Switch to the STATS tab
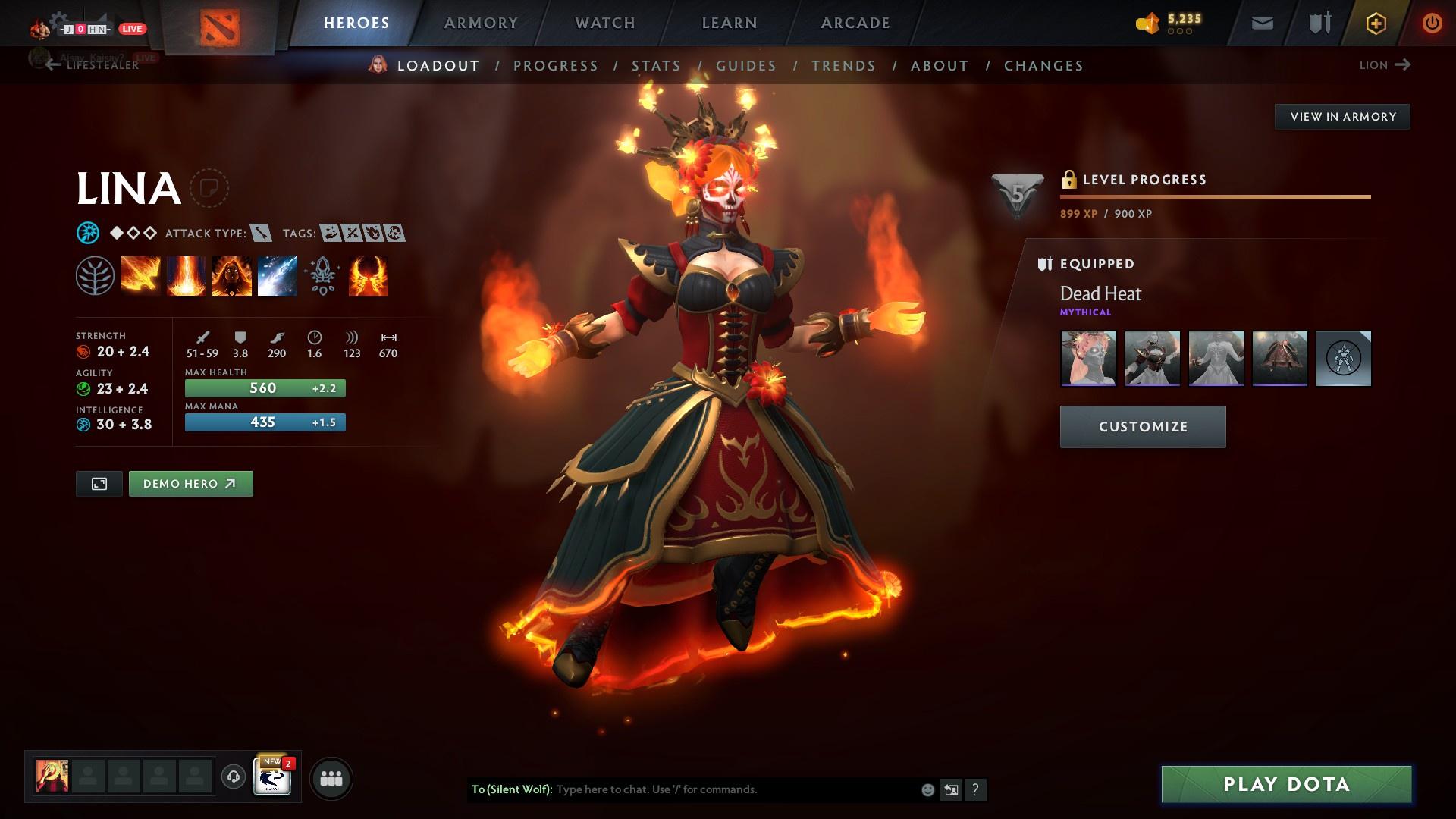1456x819 pixels. click(657, 66)
